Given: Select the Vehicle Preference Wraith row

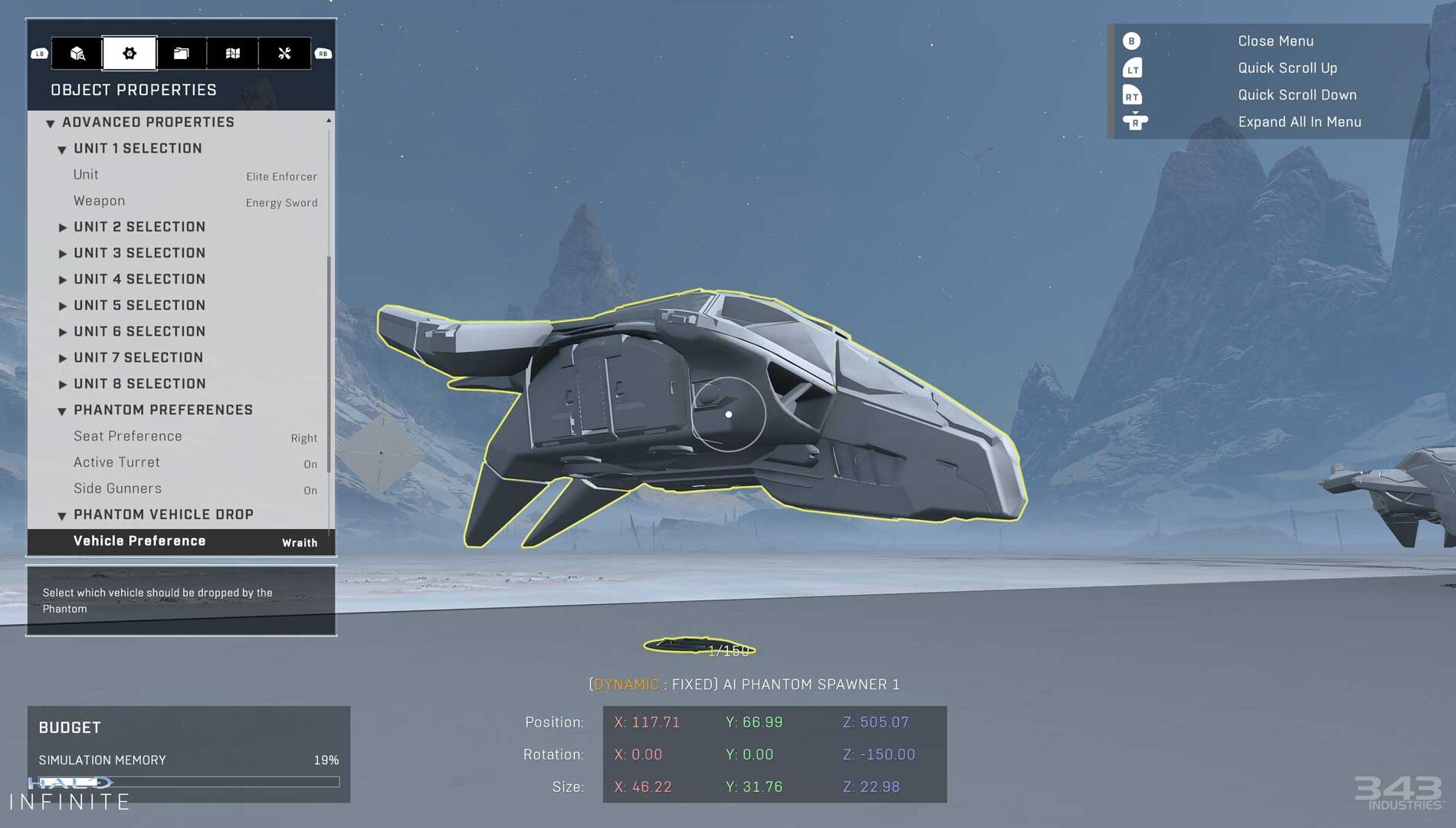Looking at the screenshot, I should [x=181, y=542].
